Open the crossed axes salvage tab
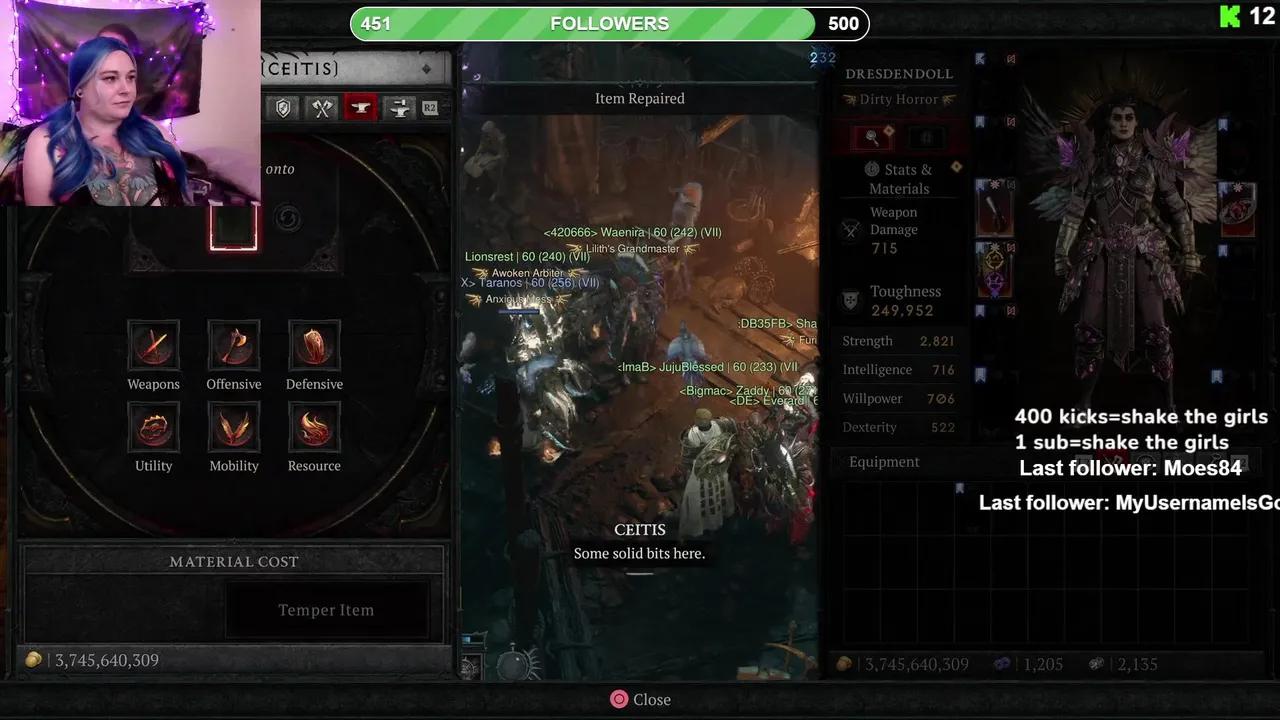The height and width of the screenshot is (720, 1280). (x=321, y=108)
